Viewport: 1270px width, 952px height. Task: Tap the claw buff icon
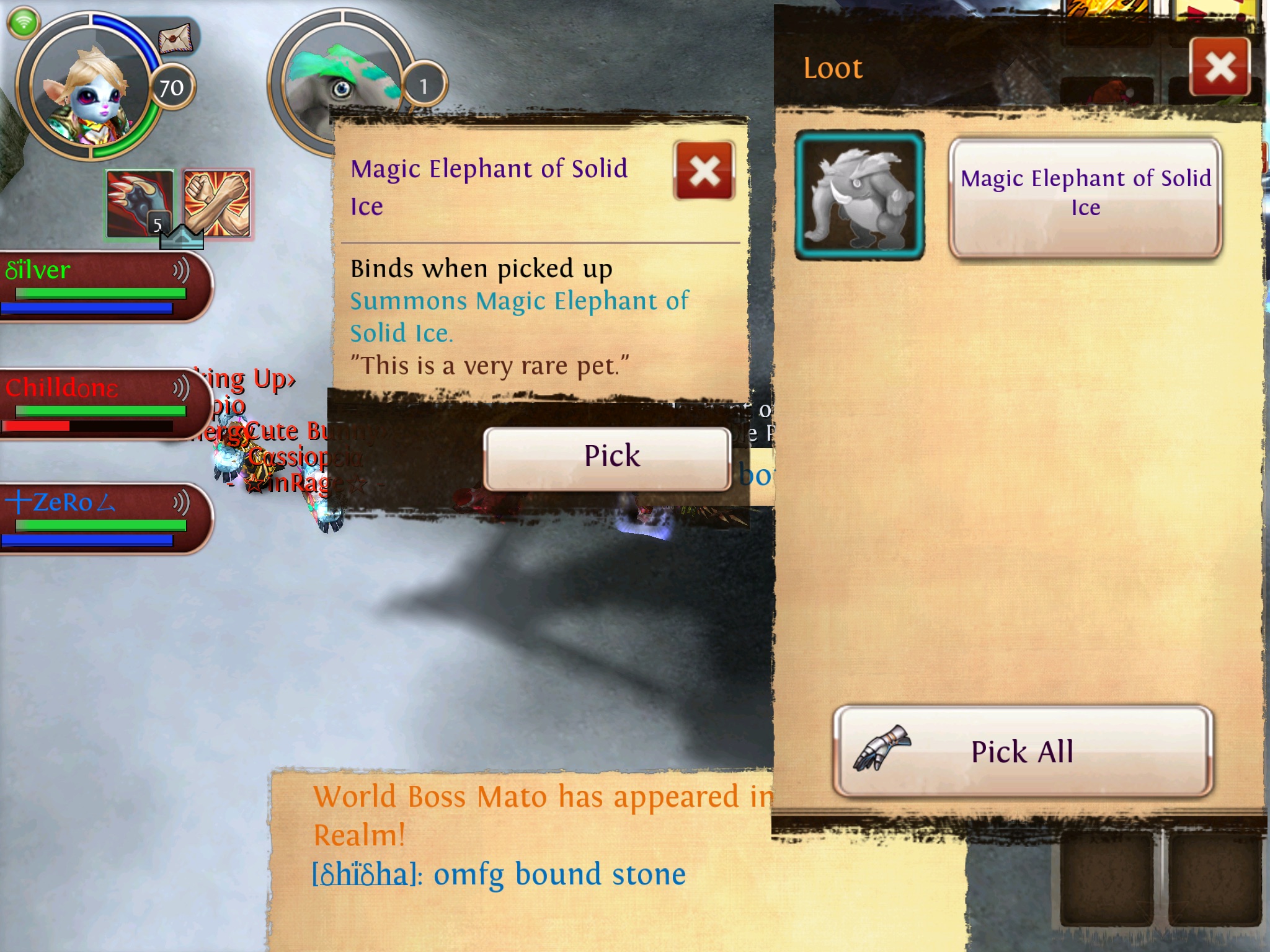140,203
